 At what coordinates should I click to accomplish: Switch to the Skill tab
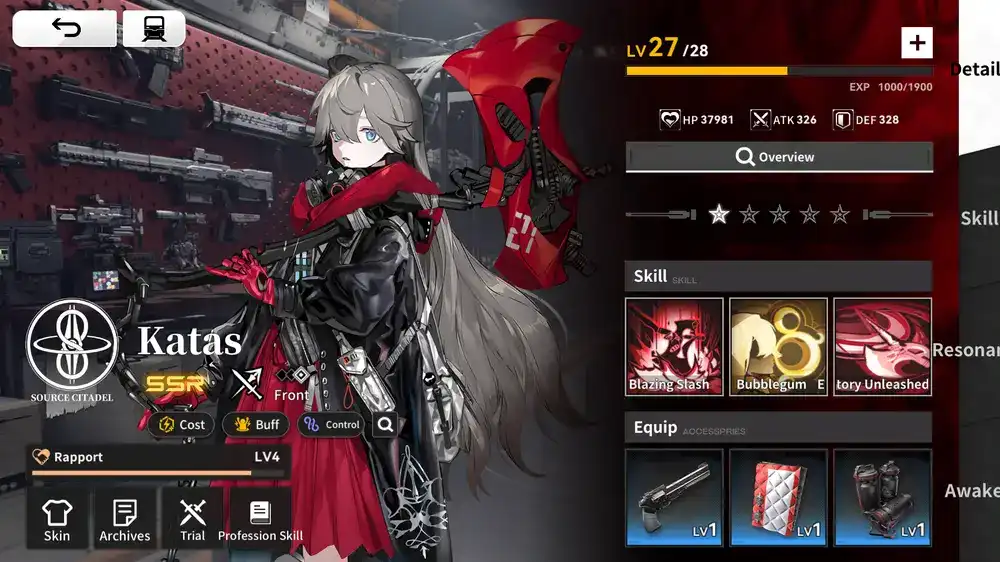(979, 218)
